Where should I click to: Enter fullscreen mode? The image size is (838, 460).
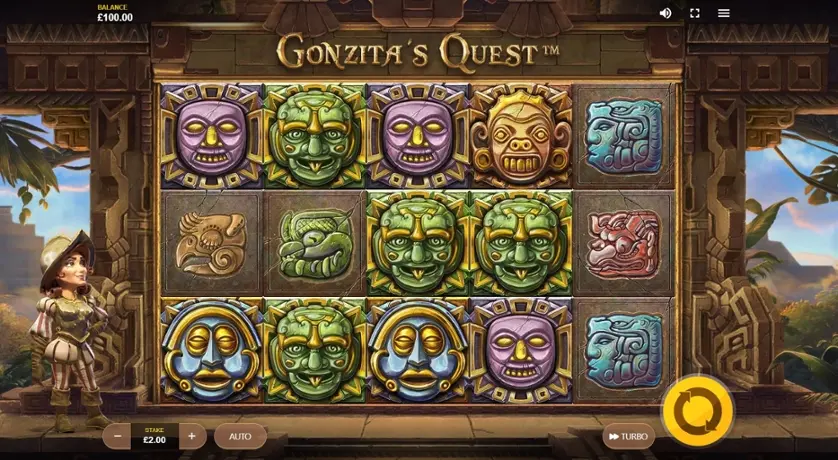695,13
